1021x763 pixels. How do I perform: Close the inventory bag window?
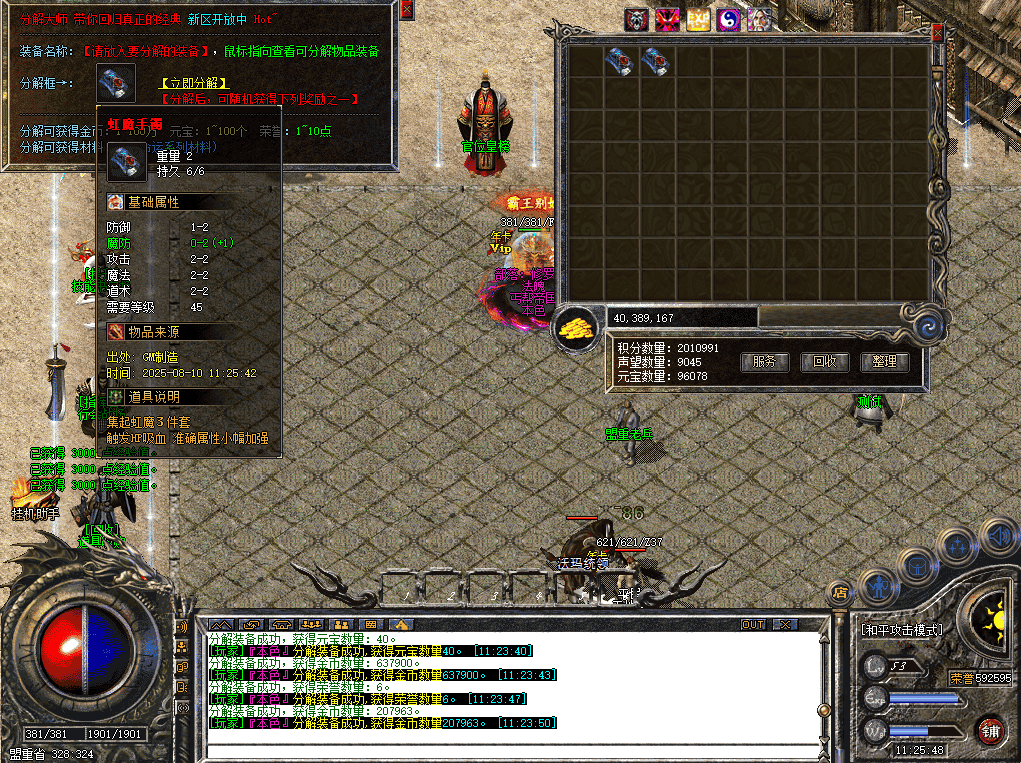[x=937, y=32]
